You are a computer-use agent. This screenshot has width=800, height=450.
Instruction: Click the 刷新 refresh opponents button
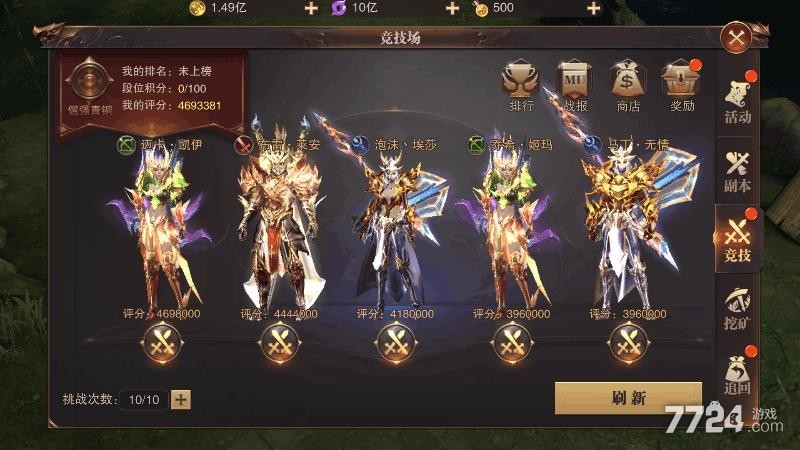pos(628,397)
